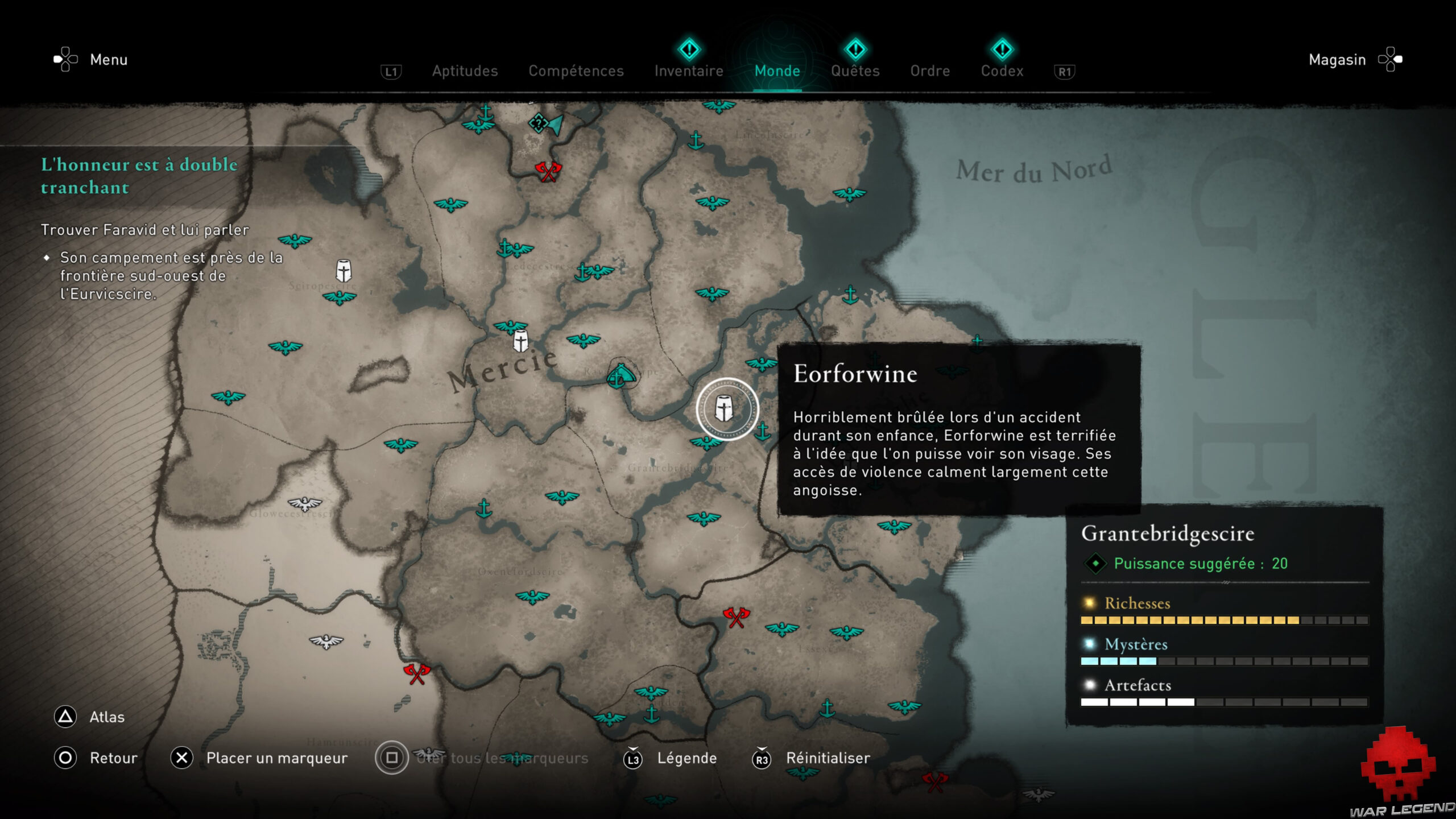This screenshot has width=1456, height=819.
Task: Open the Quêtes tab diamond indicator
Action: pos(855,50)
